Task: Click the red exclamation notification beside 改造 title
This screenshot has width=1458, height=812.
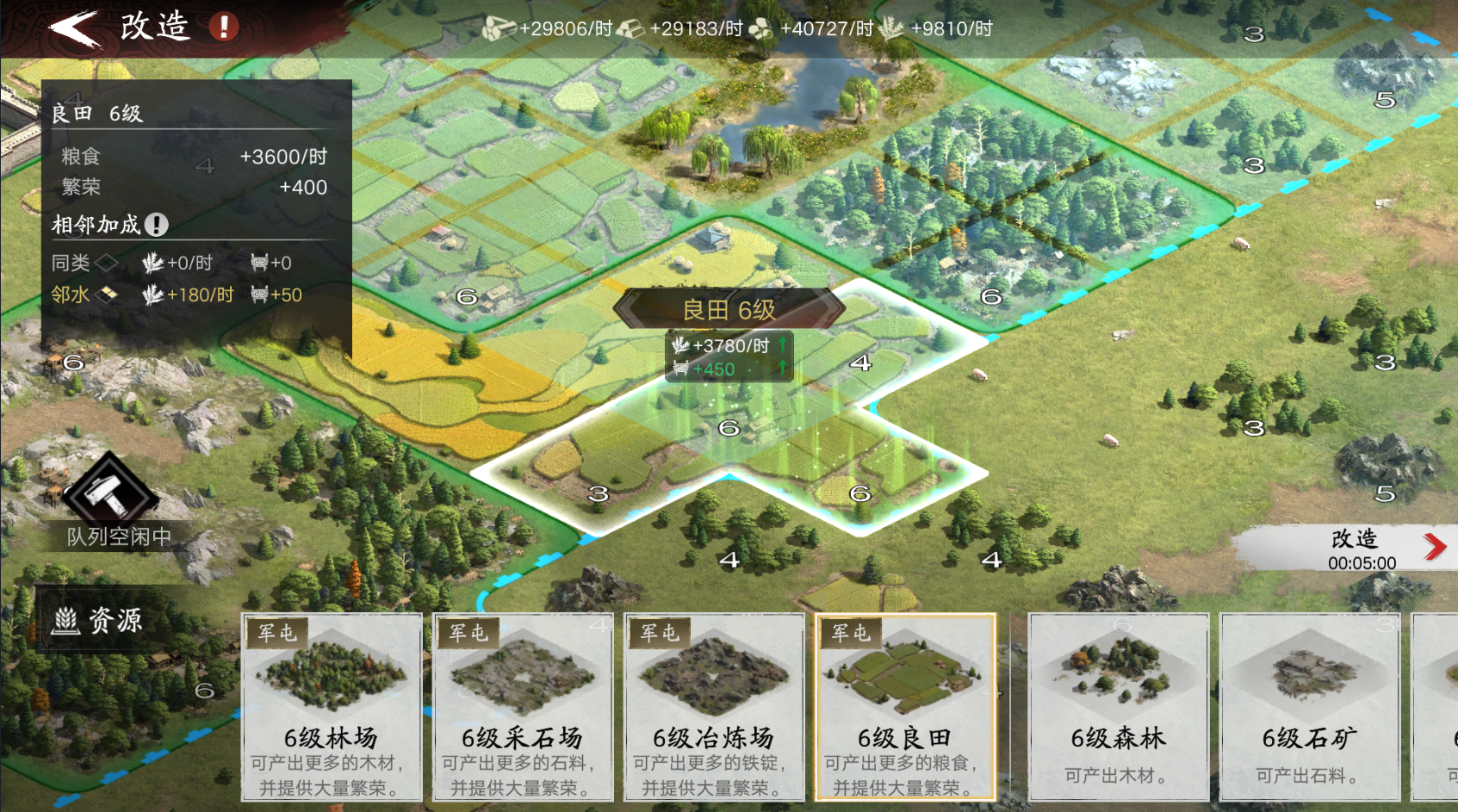Action: click(221, 27)
